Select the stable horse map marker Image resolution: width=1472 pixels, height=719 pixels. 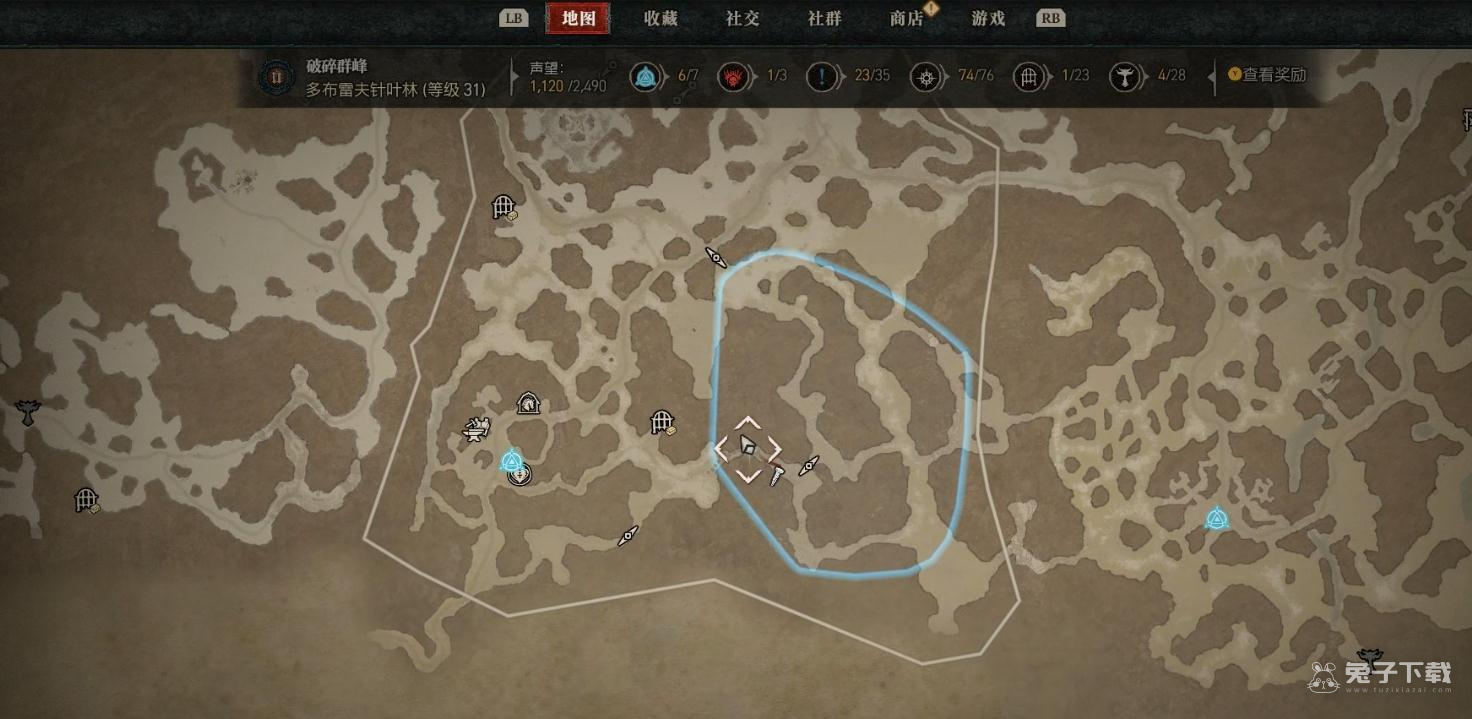[529, 403]
